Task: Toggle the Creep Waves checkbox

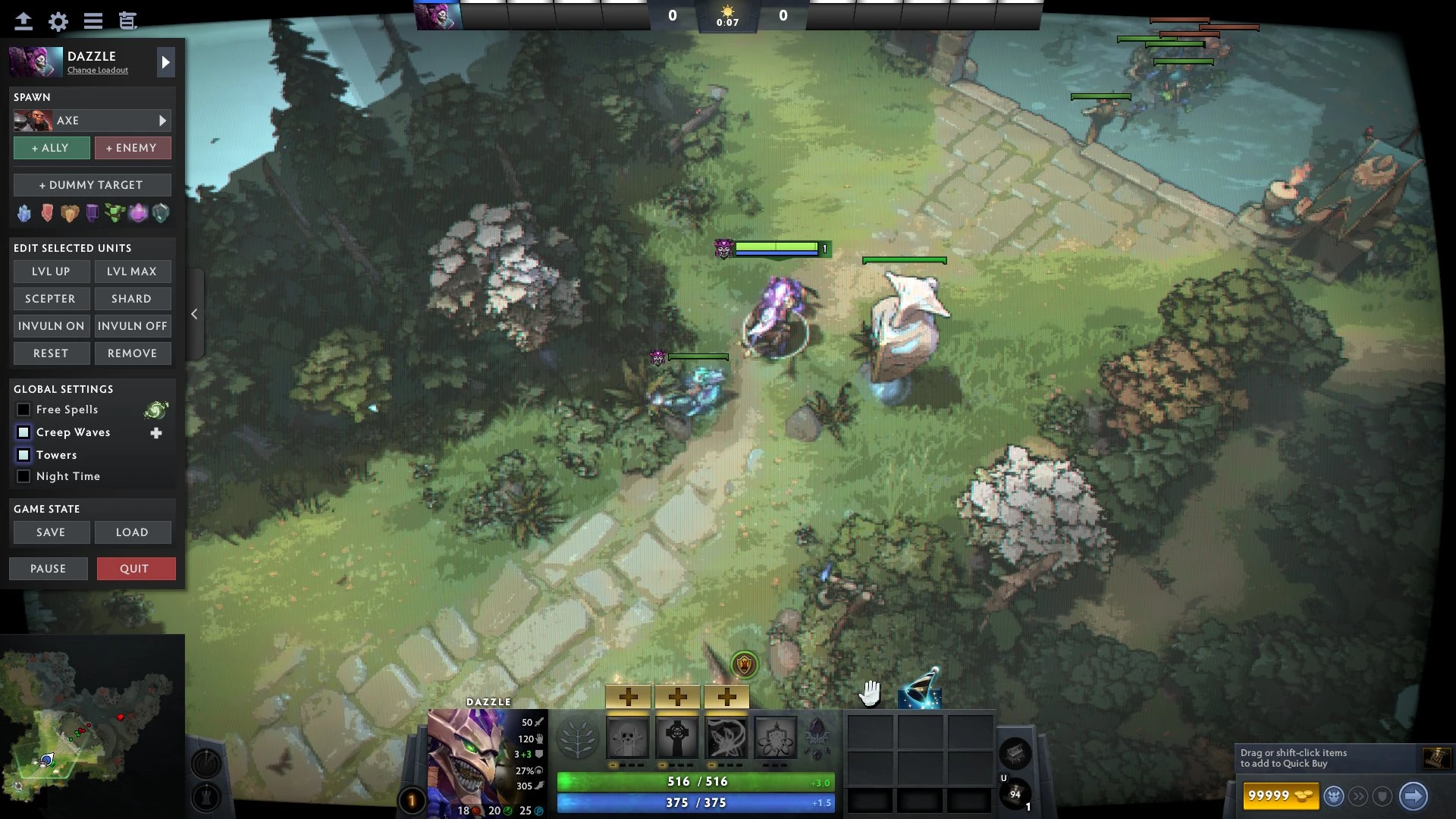Action: pyautogui.click(x=24, y=432)
